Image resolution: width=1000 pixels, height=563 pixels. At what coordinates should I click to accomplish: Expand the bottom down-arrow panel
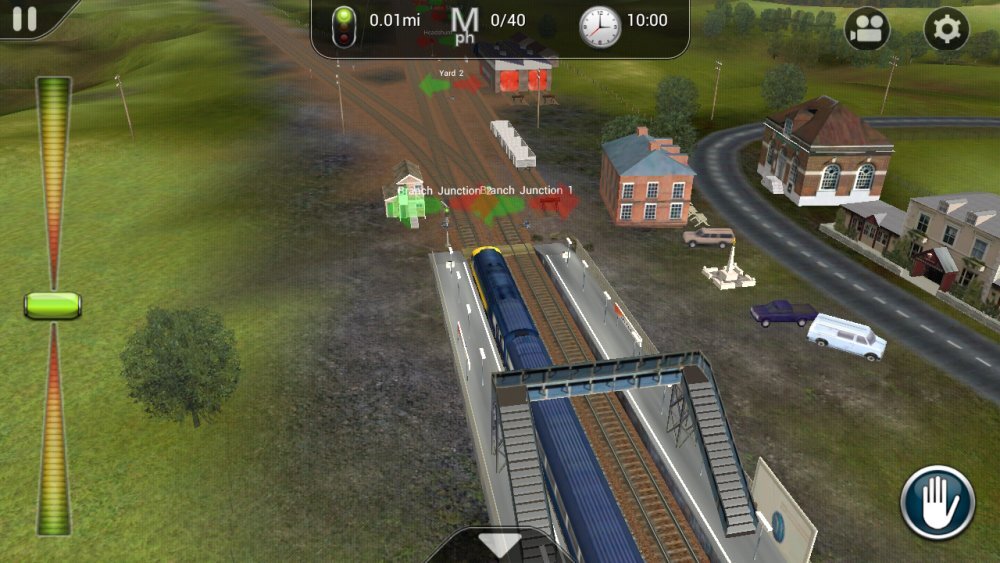499,545
